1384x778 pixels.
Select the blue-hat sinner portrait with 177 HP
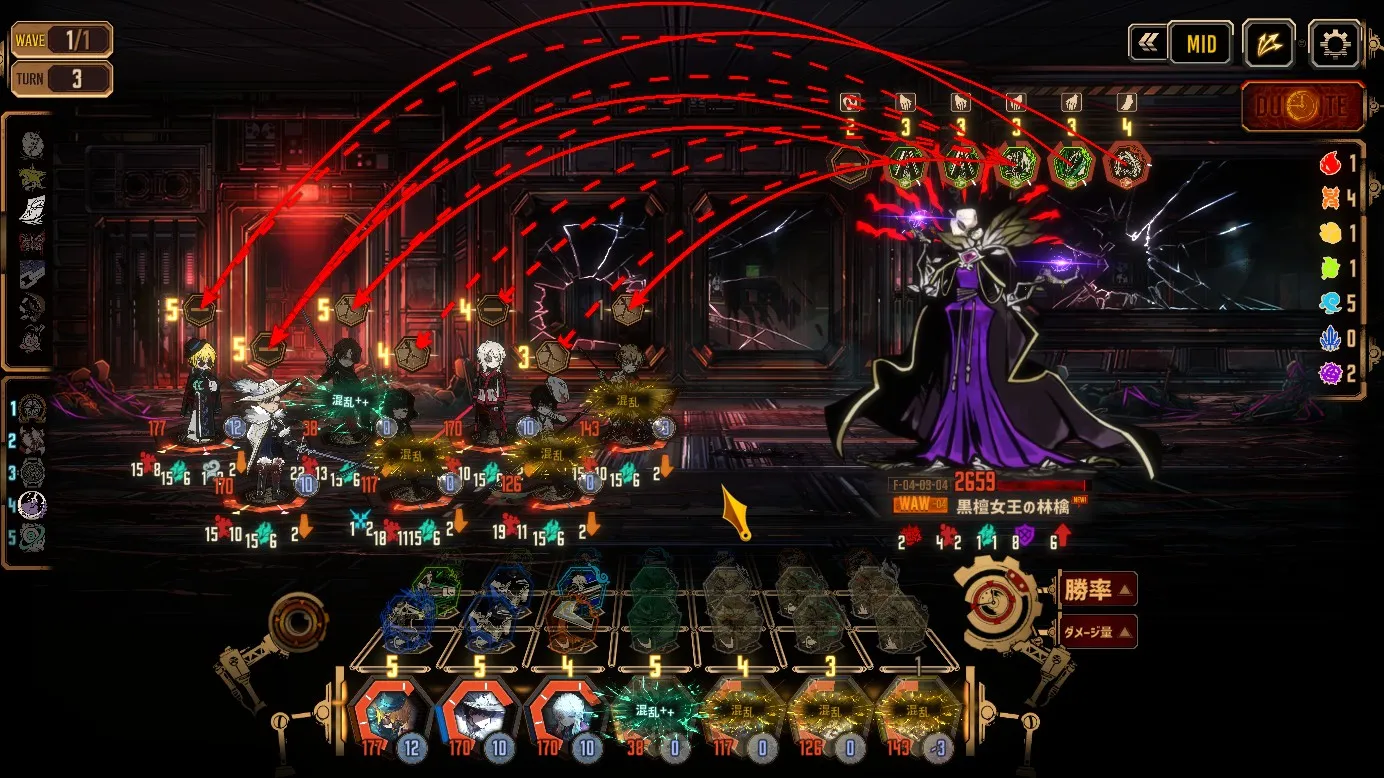coord(389,716)
